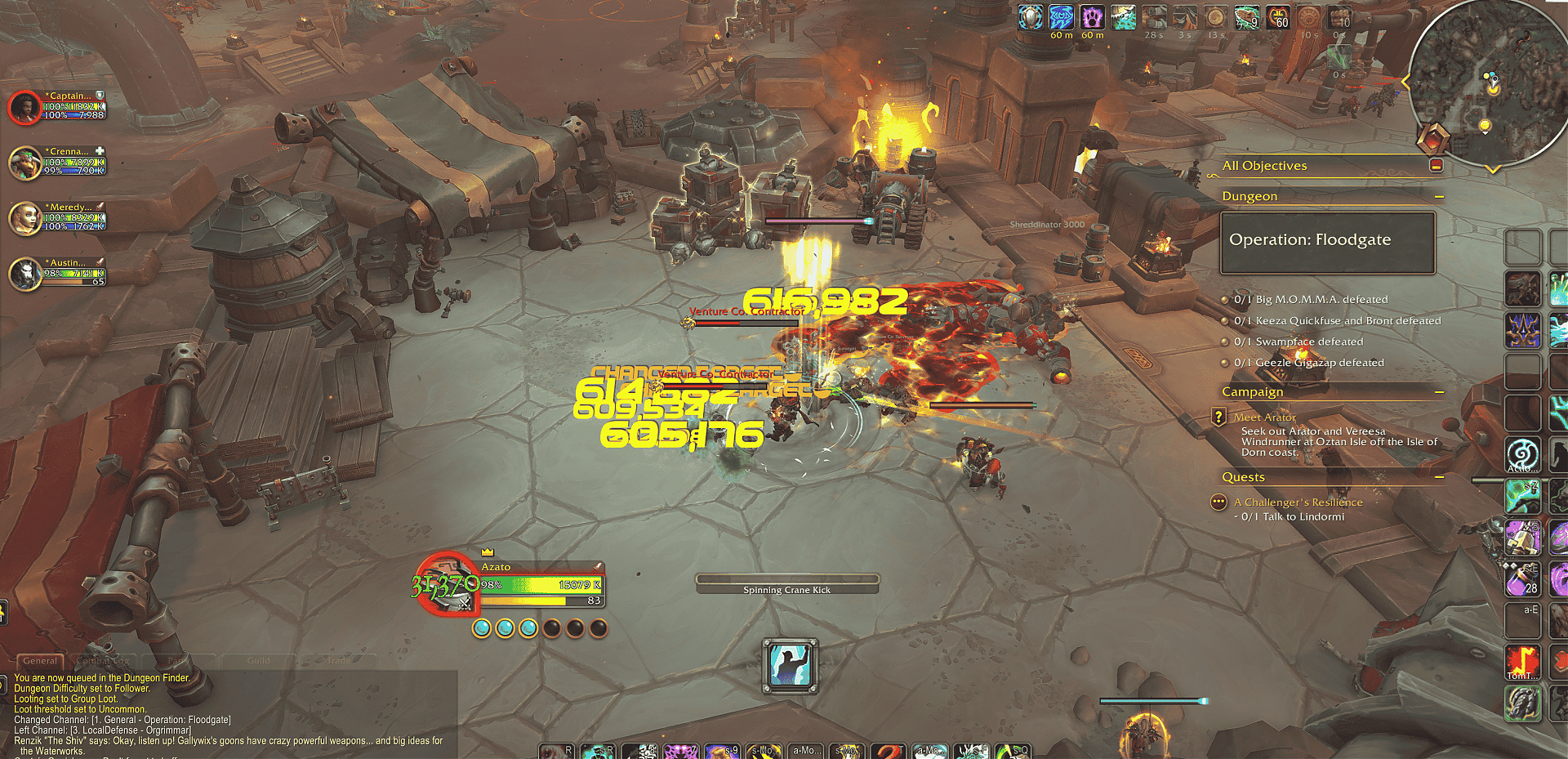Open A Challenger's Resilience quest
1568x759 pixels.
[1298, 502]
